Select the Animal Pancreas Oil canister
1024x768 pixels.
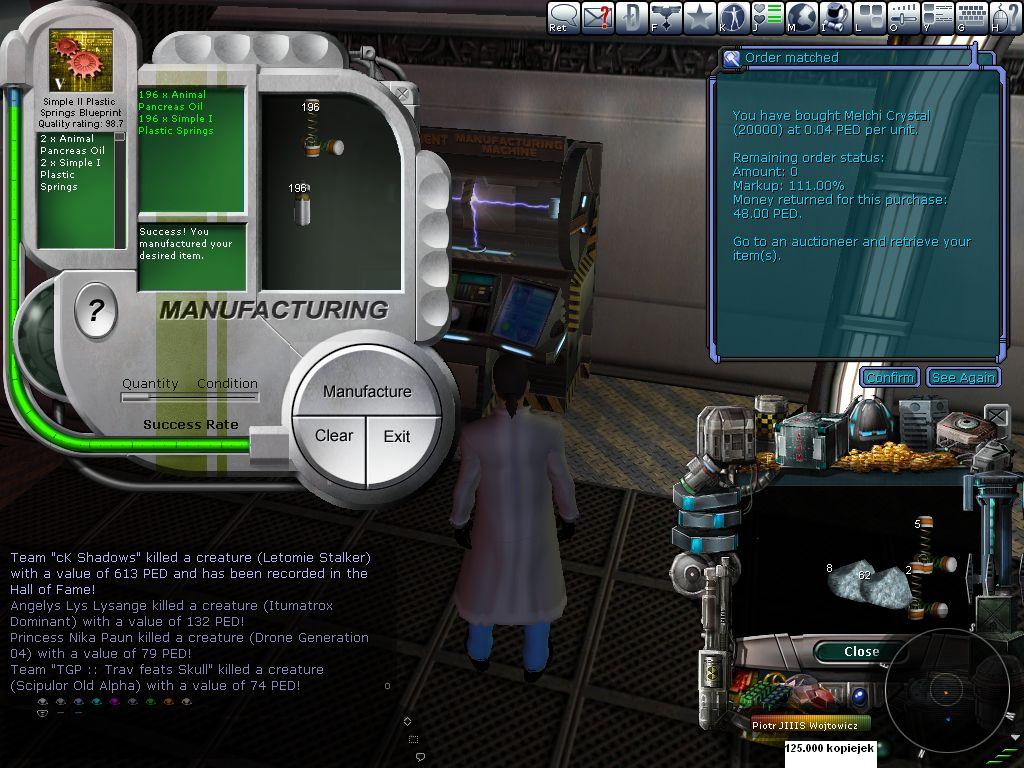point(303,208)
